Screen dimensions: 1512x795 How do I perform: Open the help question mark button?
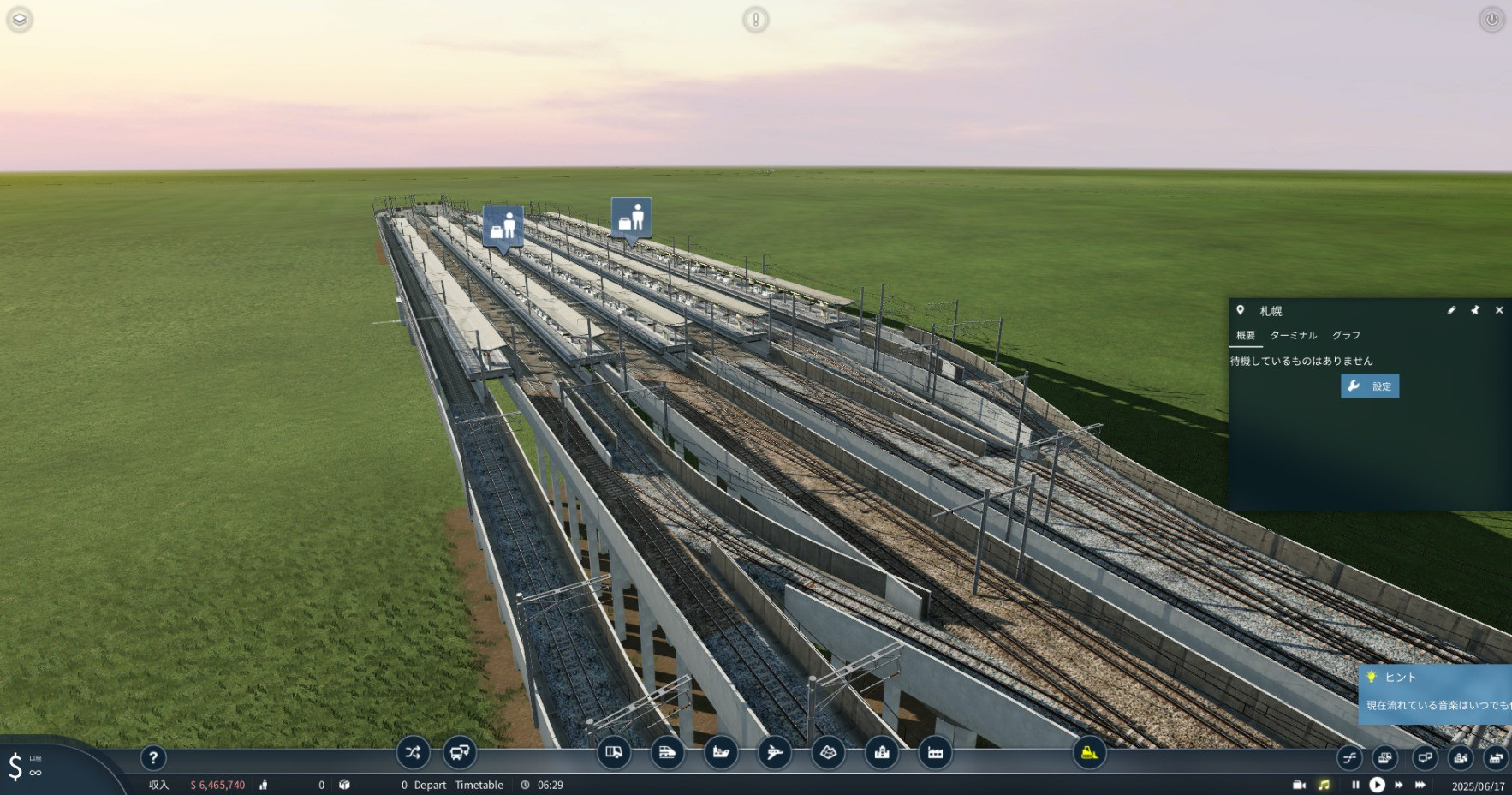[x=153, y=757]
